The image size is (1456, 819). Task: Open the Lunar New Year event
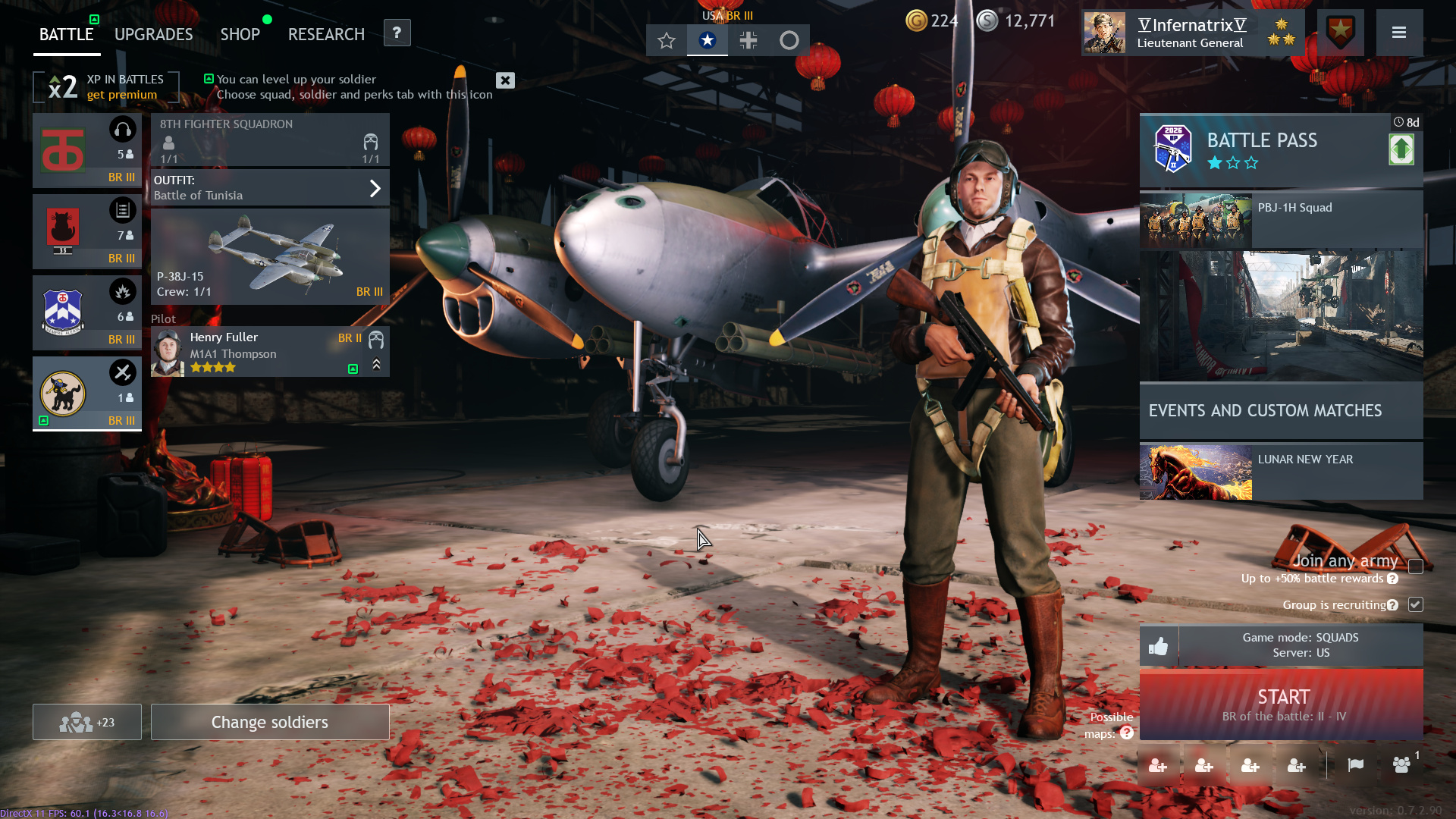pos(1280,472)
